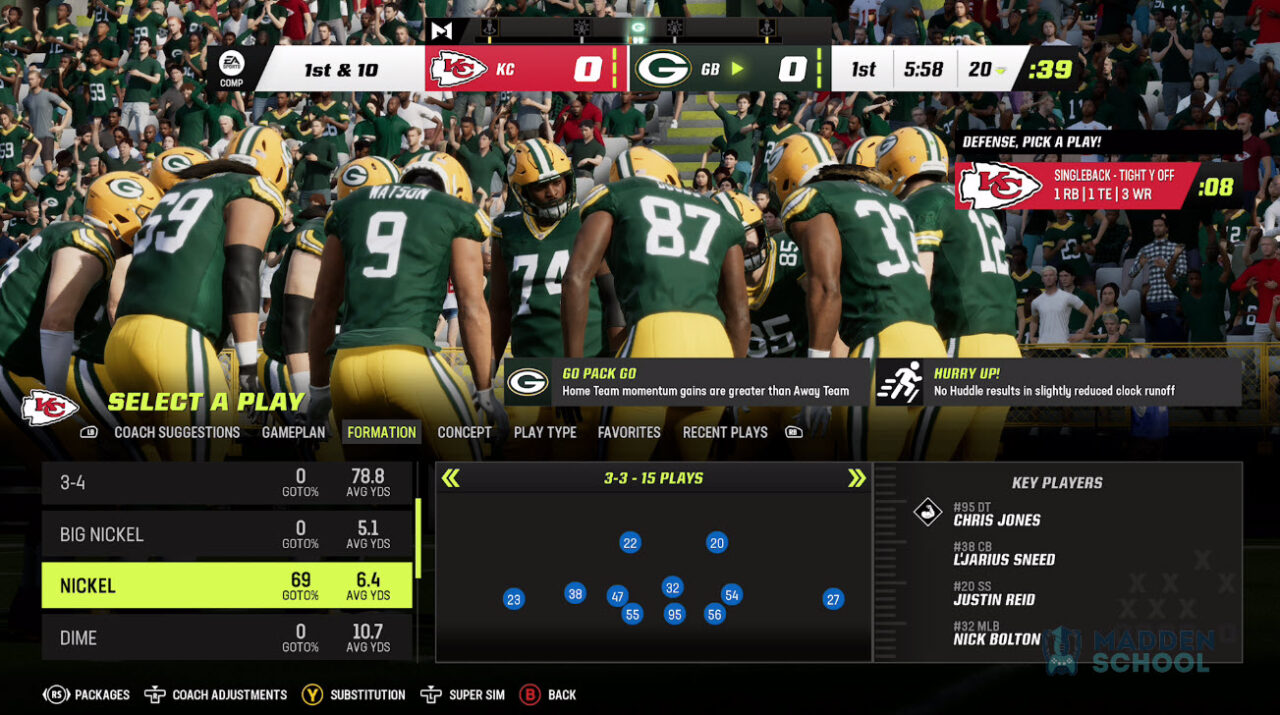
Task: Advance to next formation set with right arrows
Action: point(856,478)
